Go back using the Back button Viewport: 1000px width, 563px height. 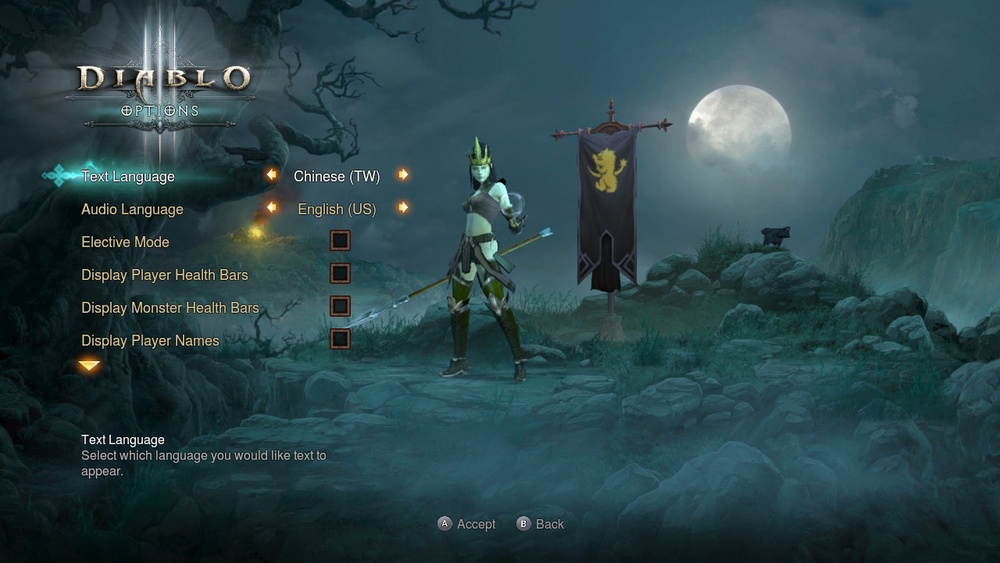[x=541, y=524]
